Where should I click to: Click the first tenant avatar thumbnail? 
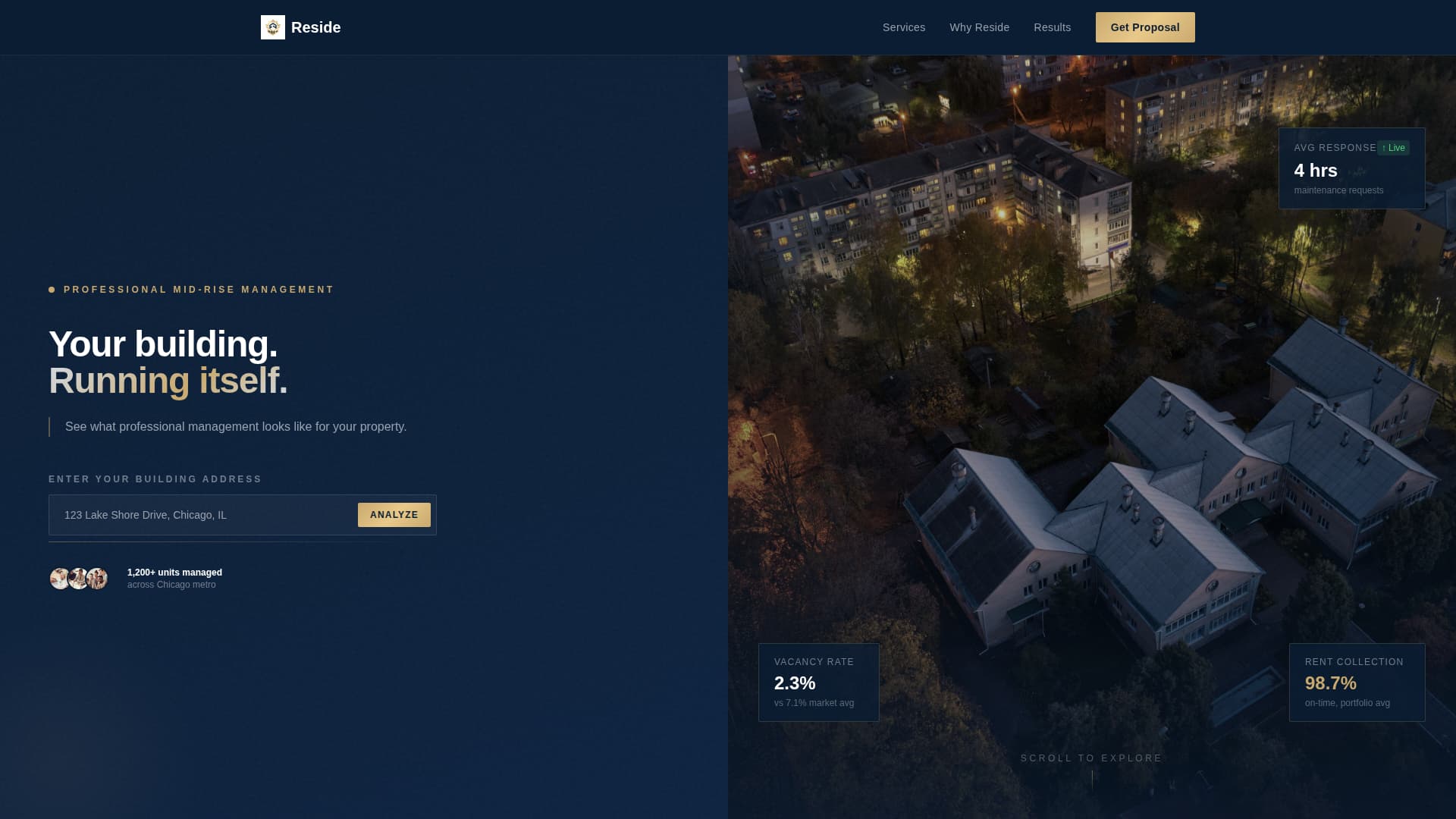pyautogui.click(x=59, y=578)
